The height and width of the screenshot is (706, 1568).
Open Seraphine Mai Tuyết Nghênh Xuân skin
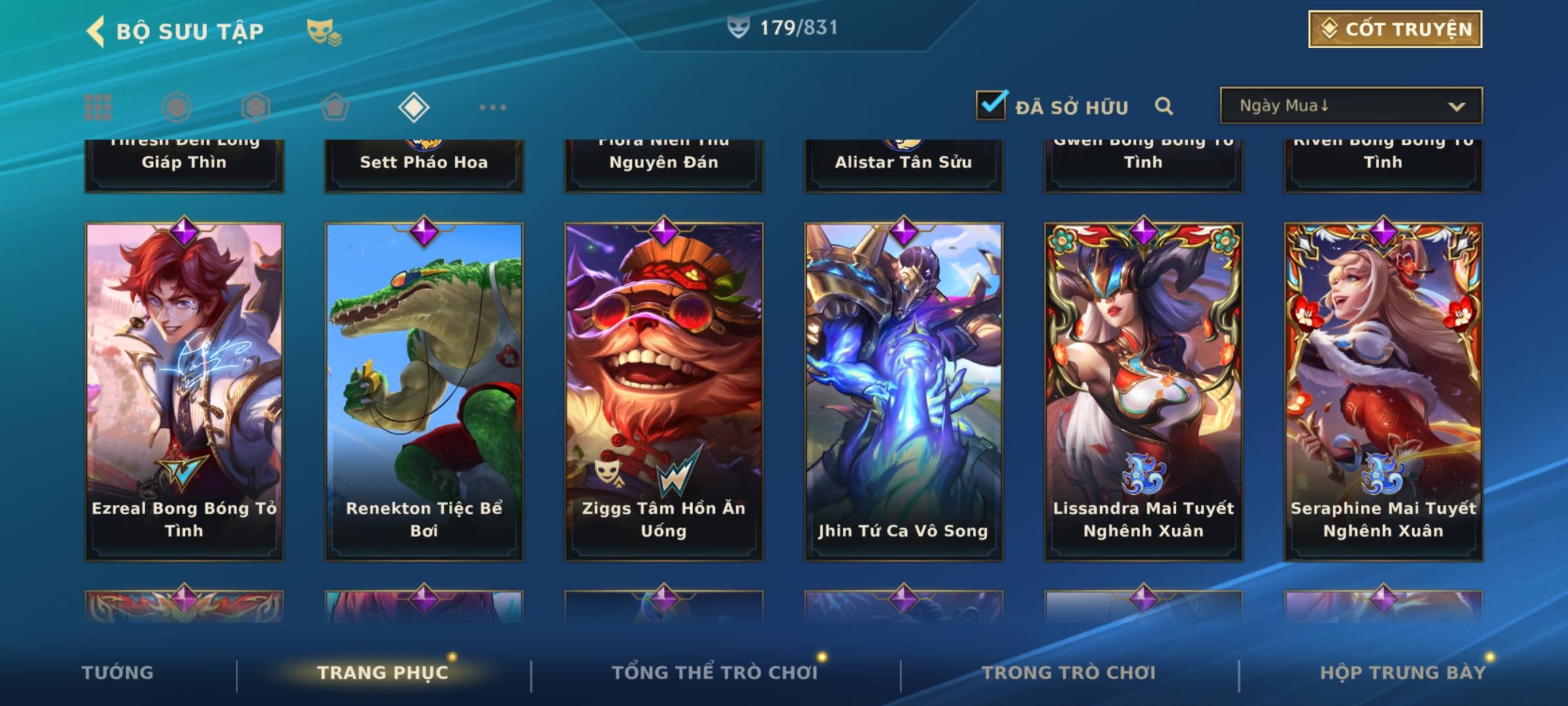(1383, 391)
